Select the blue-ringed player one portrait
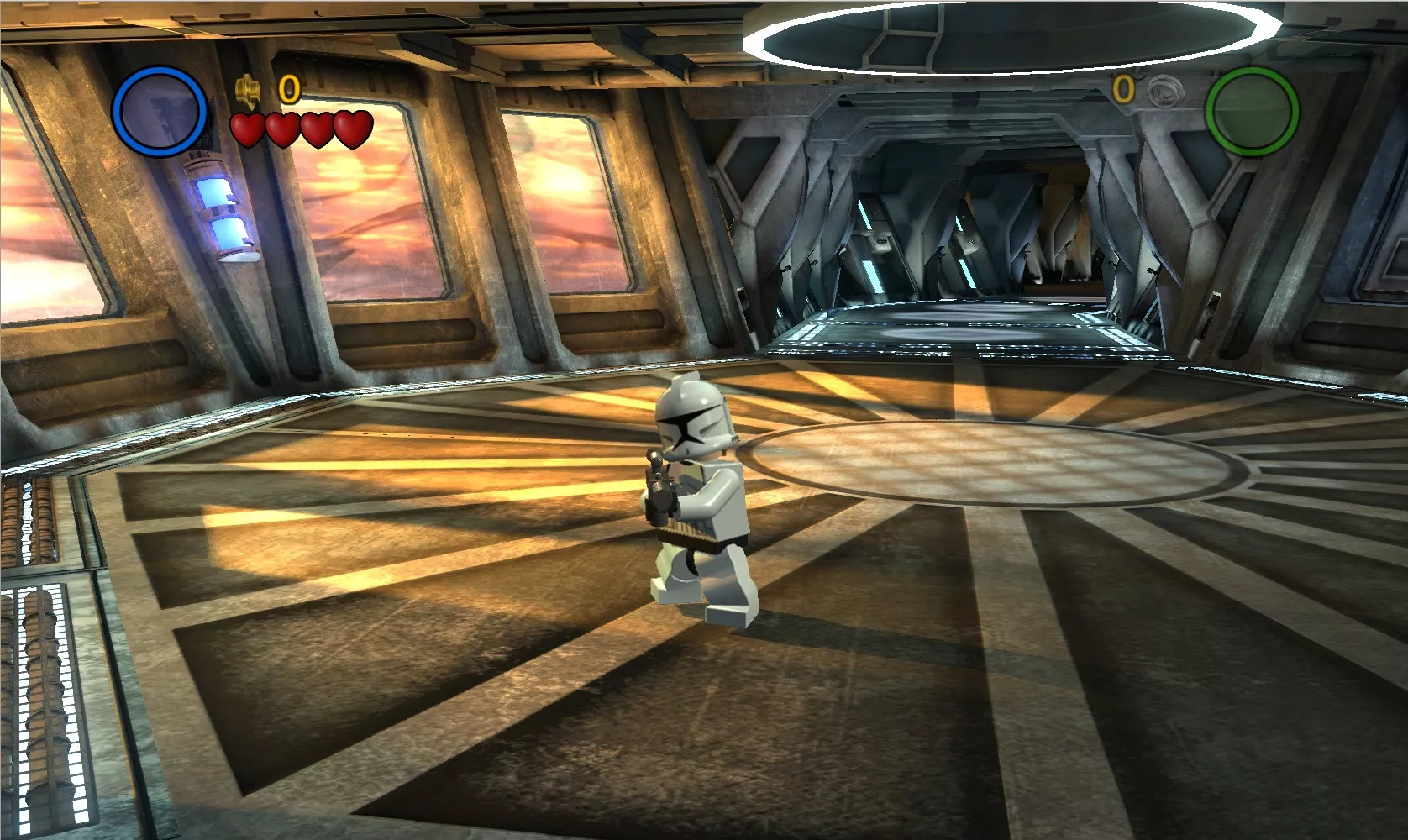This screenshot has height=840, width=1408. click(160, 112)
